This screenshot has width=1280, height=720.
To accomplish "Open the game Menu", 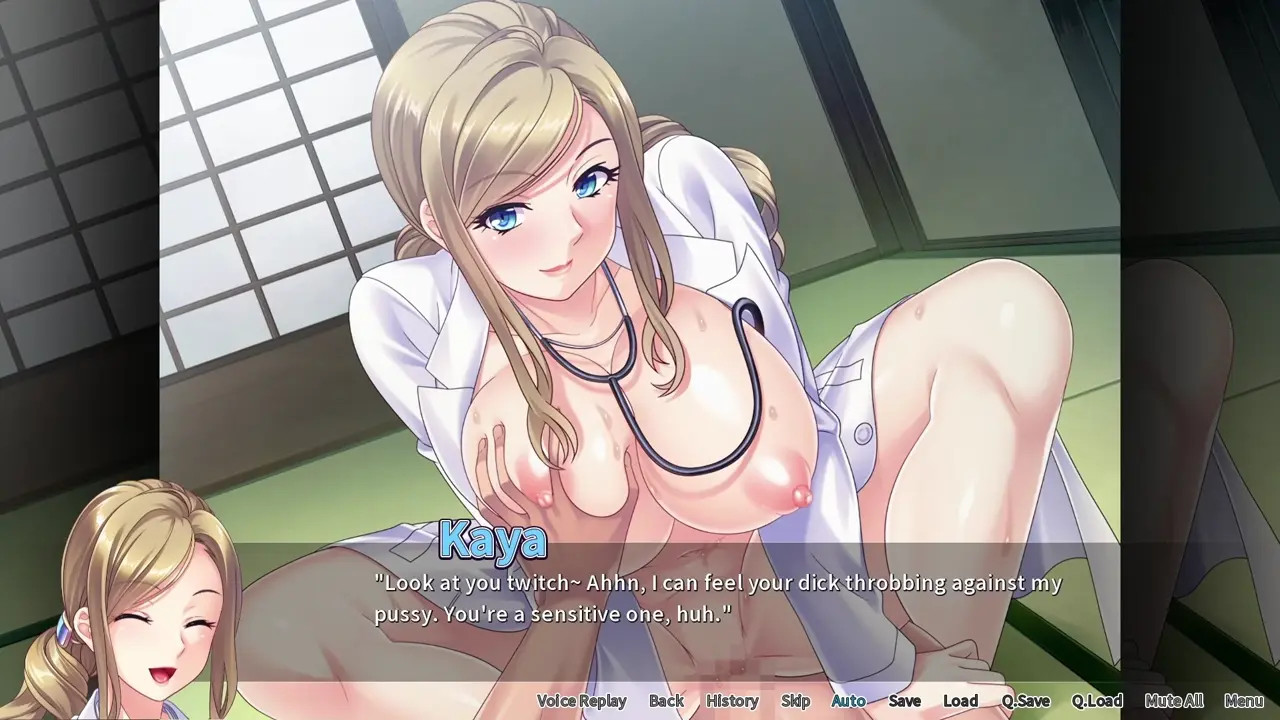I will tap(1244, 701).
